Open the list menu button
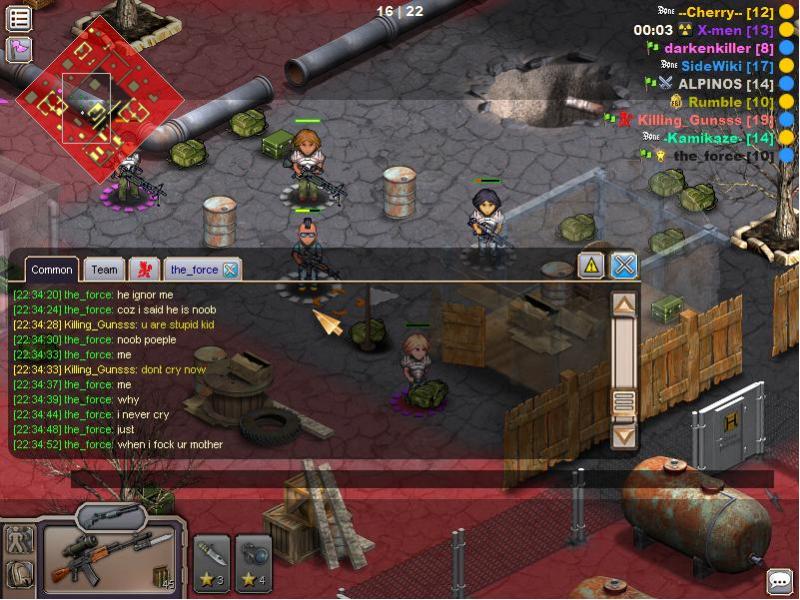The width and height of the screenshot is (800, 600). coord(19,17)
